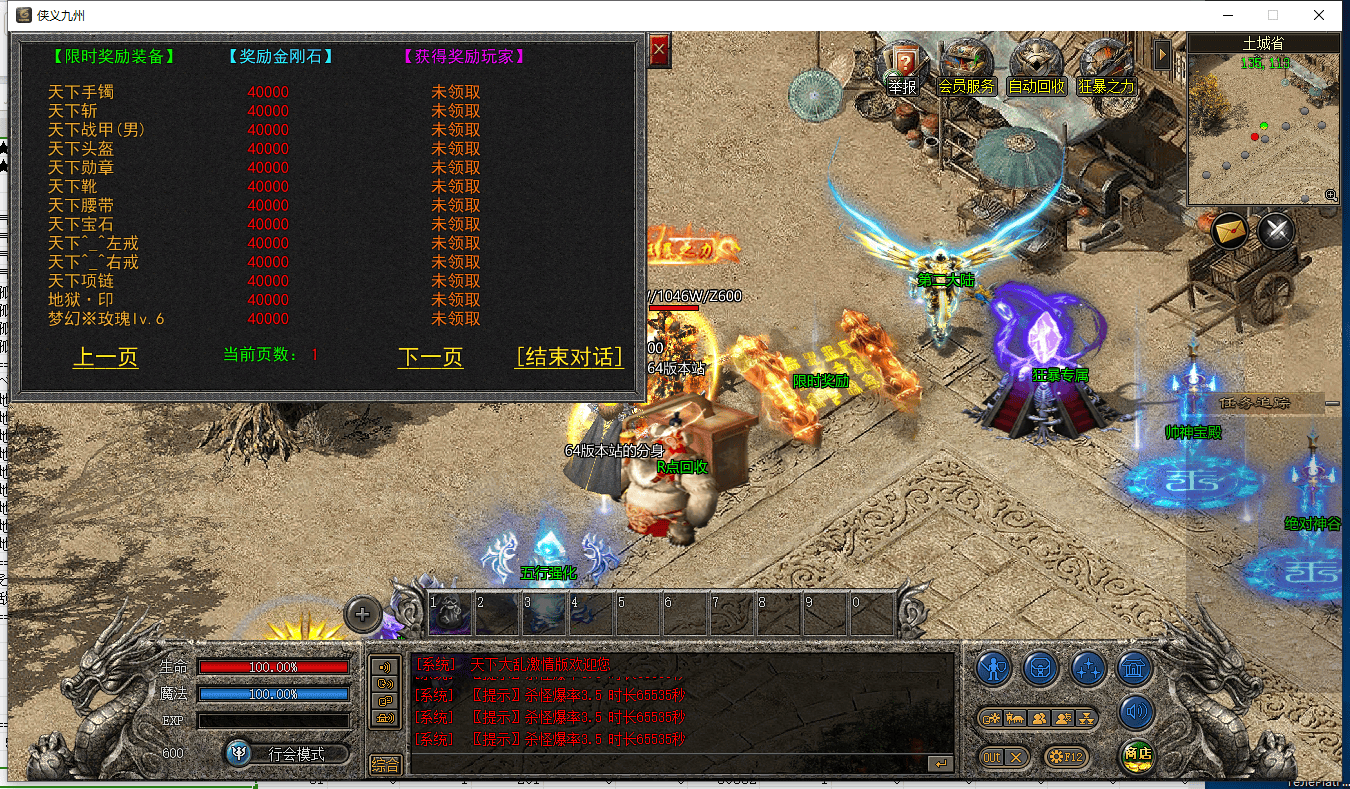1350x789 pixels.
Task: Go to next page (下一页)
Action: click(x=430, y=358)
